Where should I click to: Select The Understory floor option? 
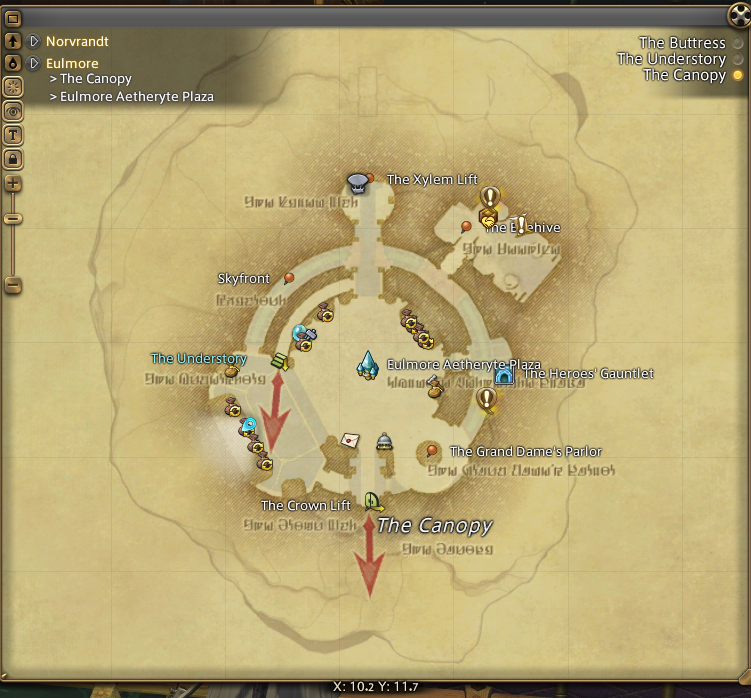pos(738,59)
